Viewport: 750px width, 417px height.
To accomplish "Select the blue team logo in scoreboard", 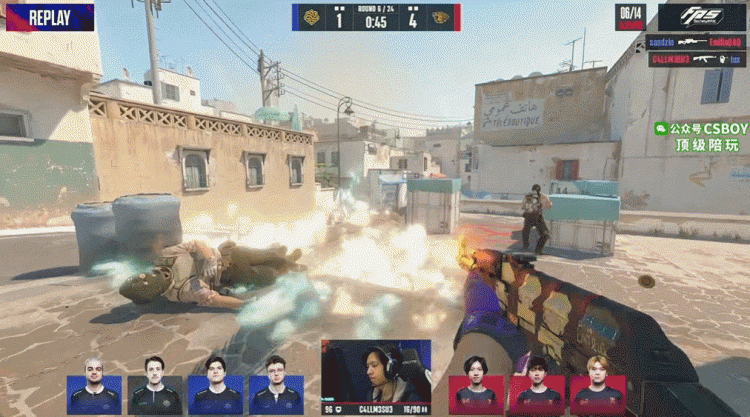I will 310,17.
